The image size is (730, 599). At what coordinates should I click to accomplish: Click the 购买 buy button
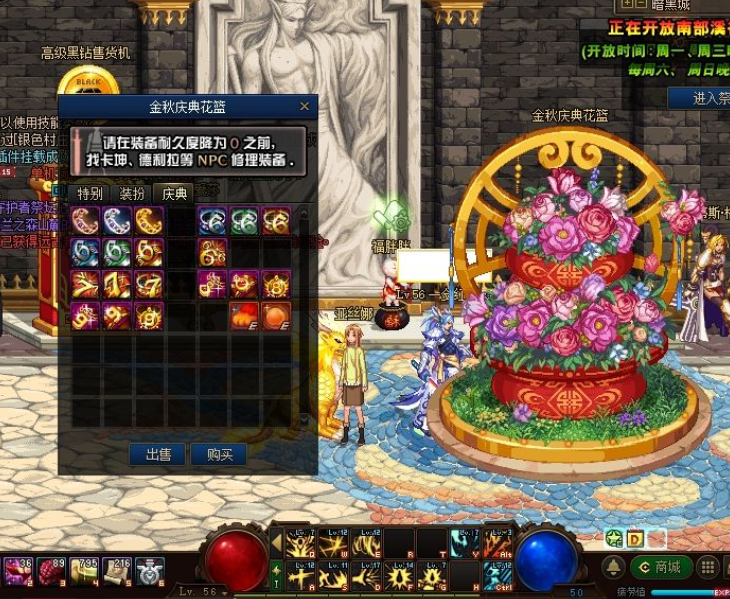(219, 454)
